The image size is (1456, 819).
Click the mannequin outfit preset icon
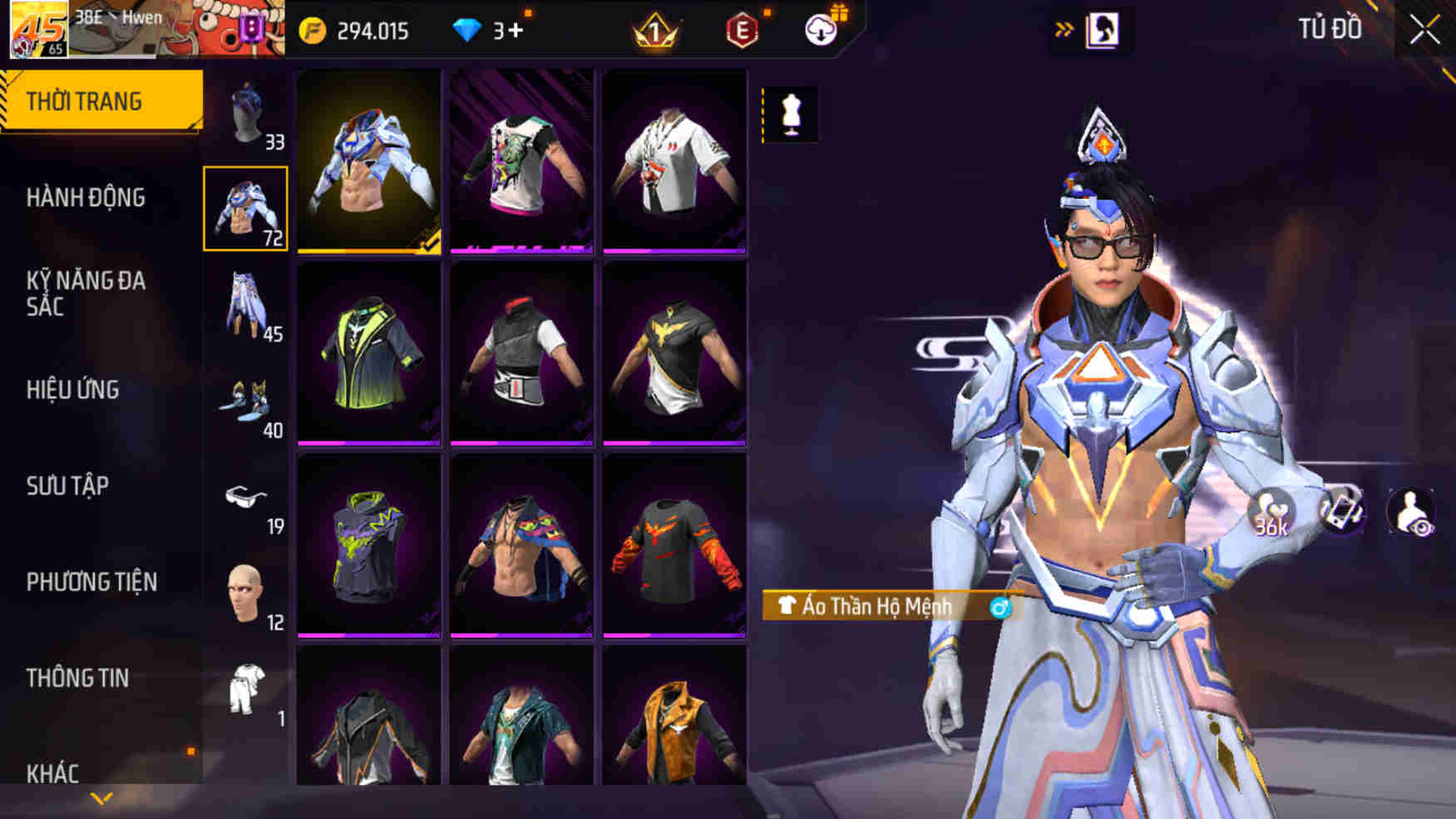pos(790,114)
